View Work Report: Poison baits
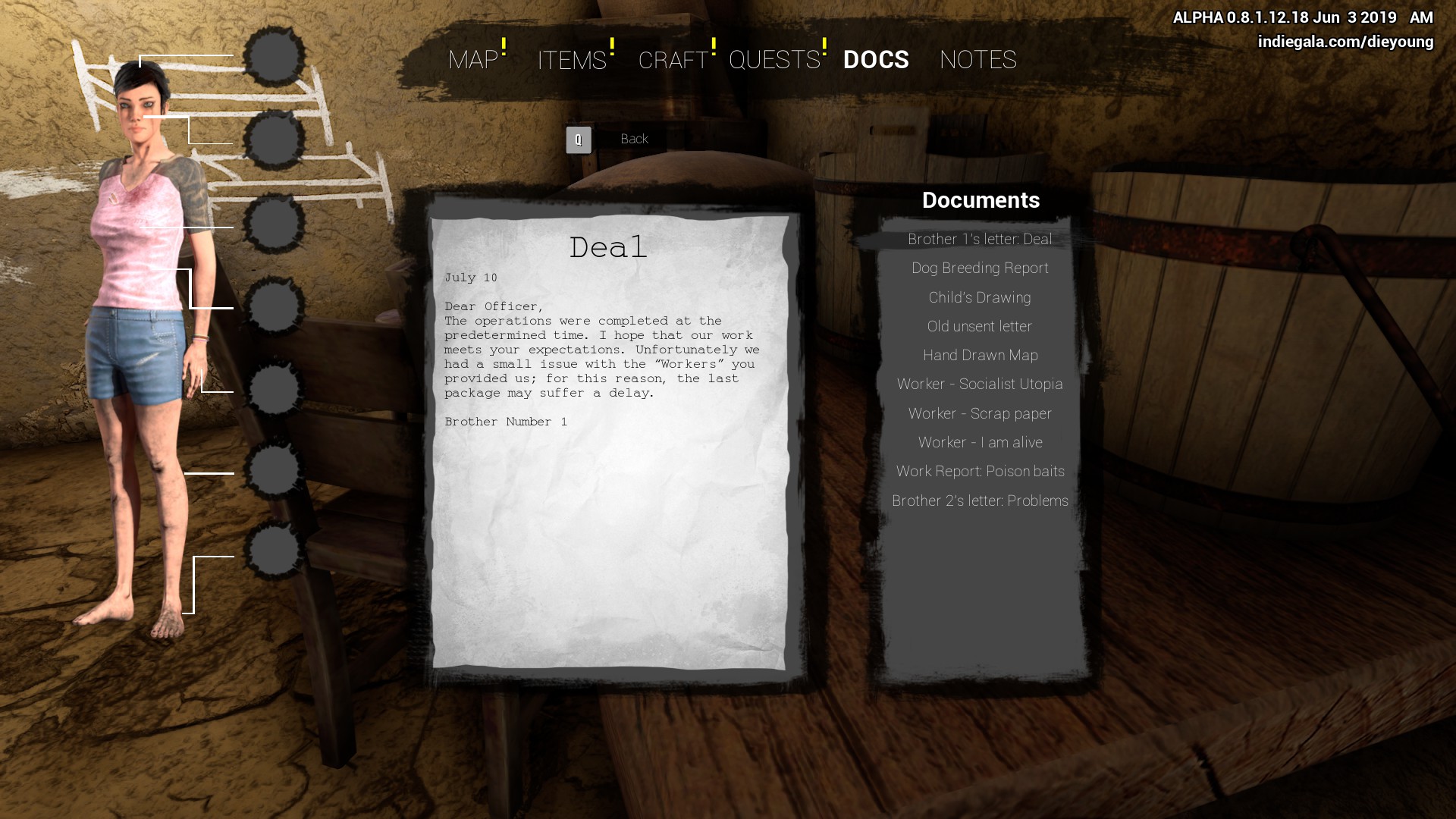The height and width of the screenshot is (819, 1456). (x=980, y=472)
